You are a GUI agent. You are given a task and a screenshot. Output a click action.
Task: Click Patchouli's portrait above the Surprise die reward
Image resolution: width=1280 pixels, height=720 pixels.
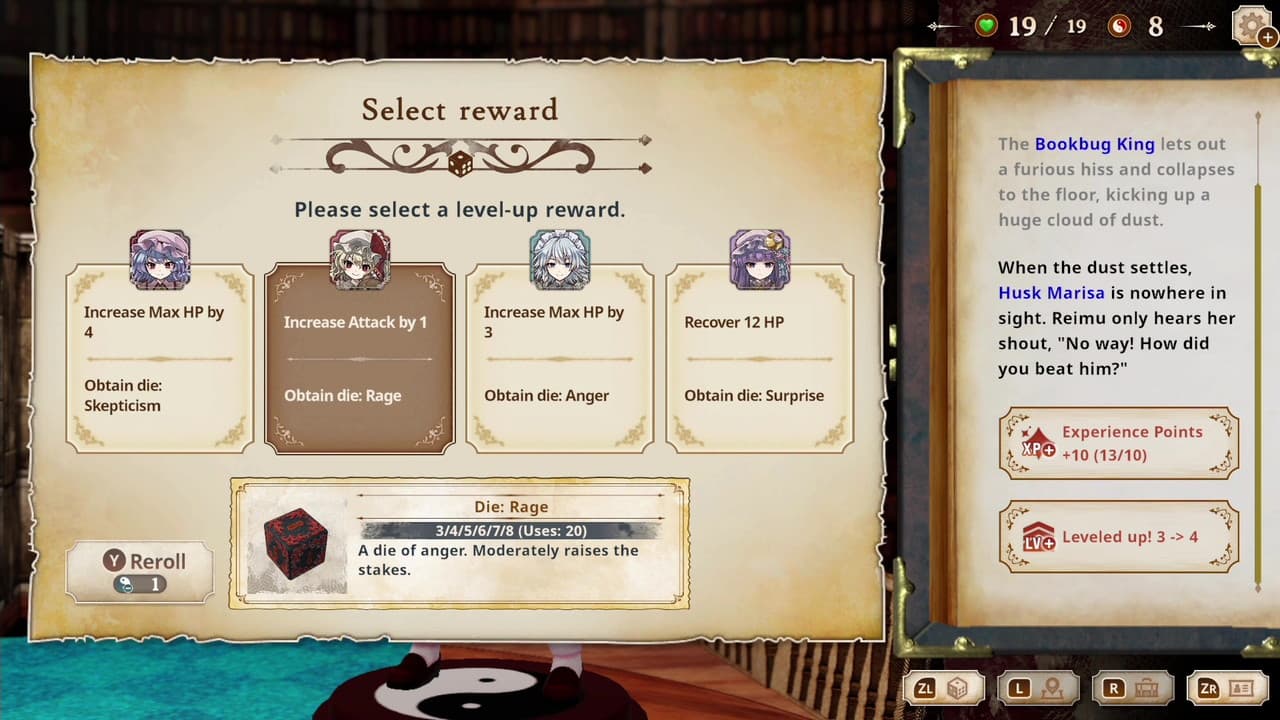(x=761, y=258)
